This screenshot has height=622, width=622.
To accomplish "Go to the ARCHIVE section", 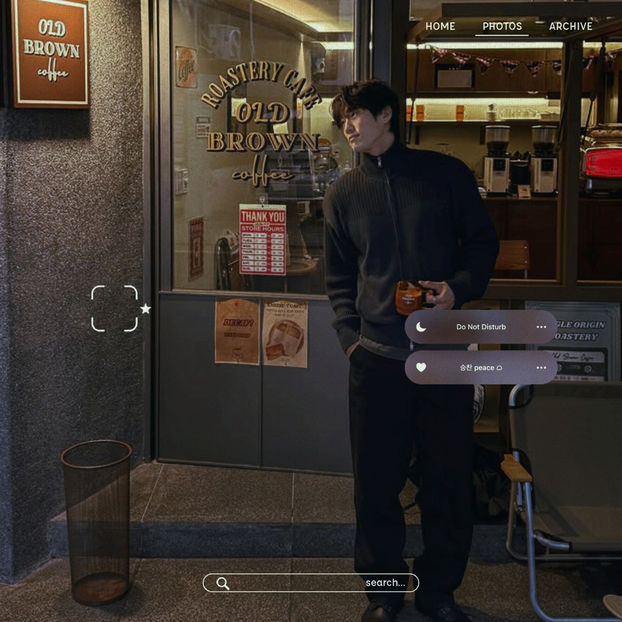I will coord(570,27).
